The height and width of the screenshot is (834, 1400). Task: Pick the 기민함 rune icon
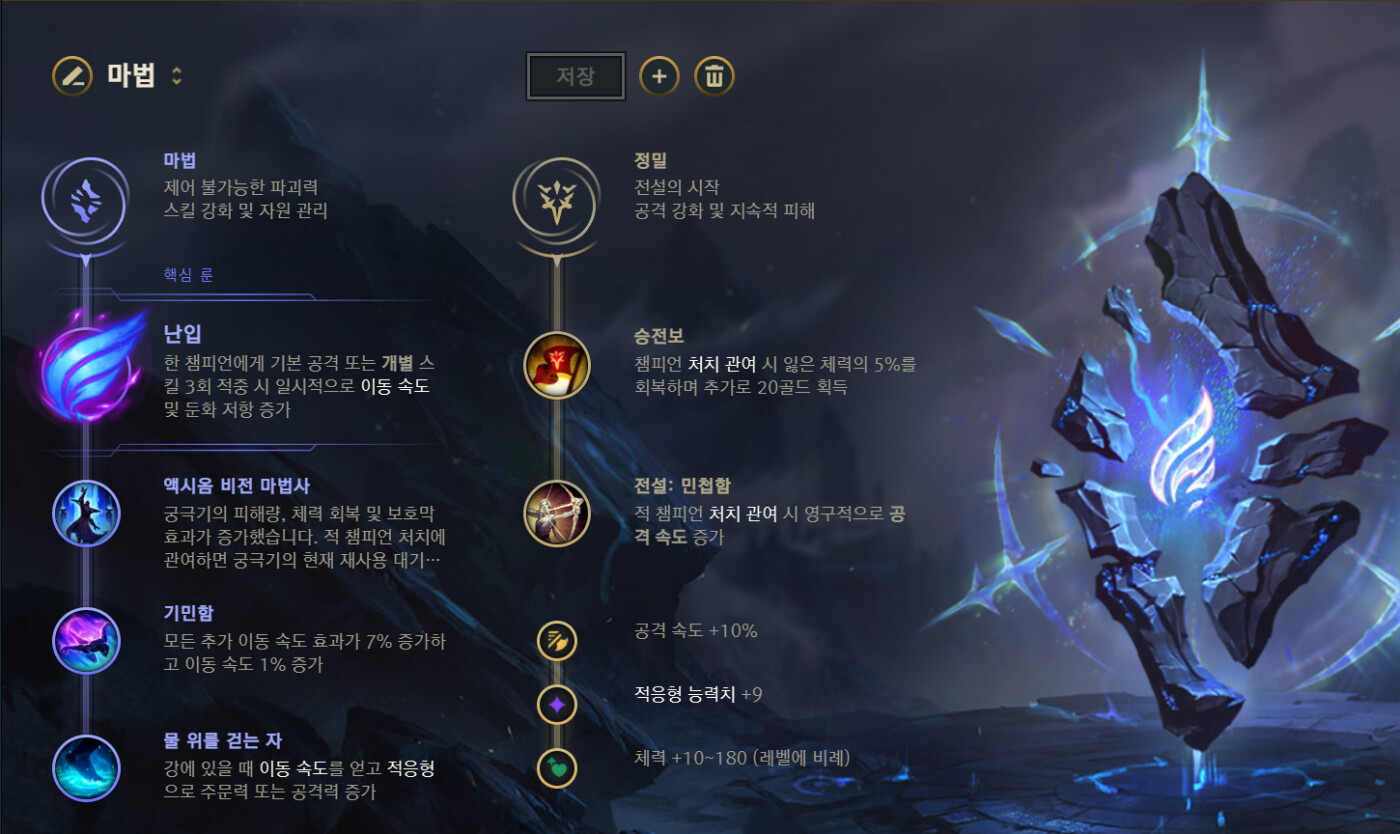(86, 640)
